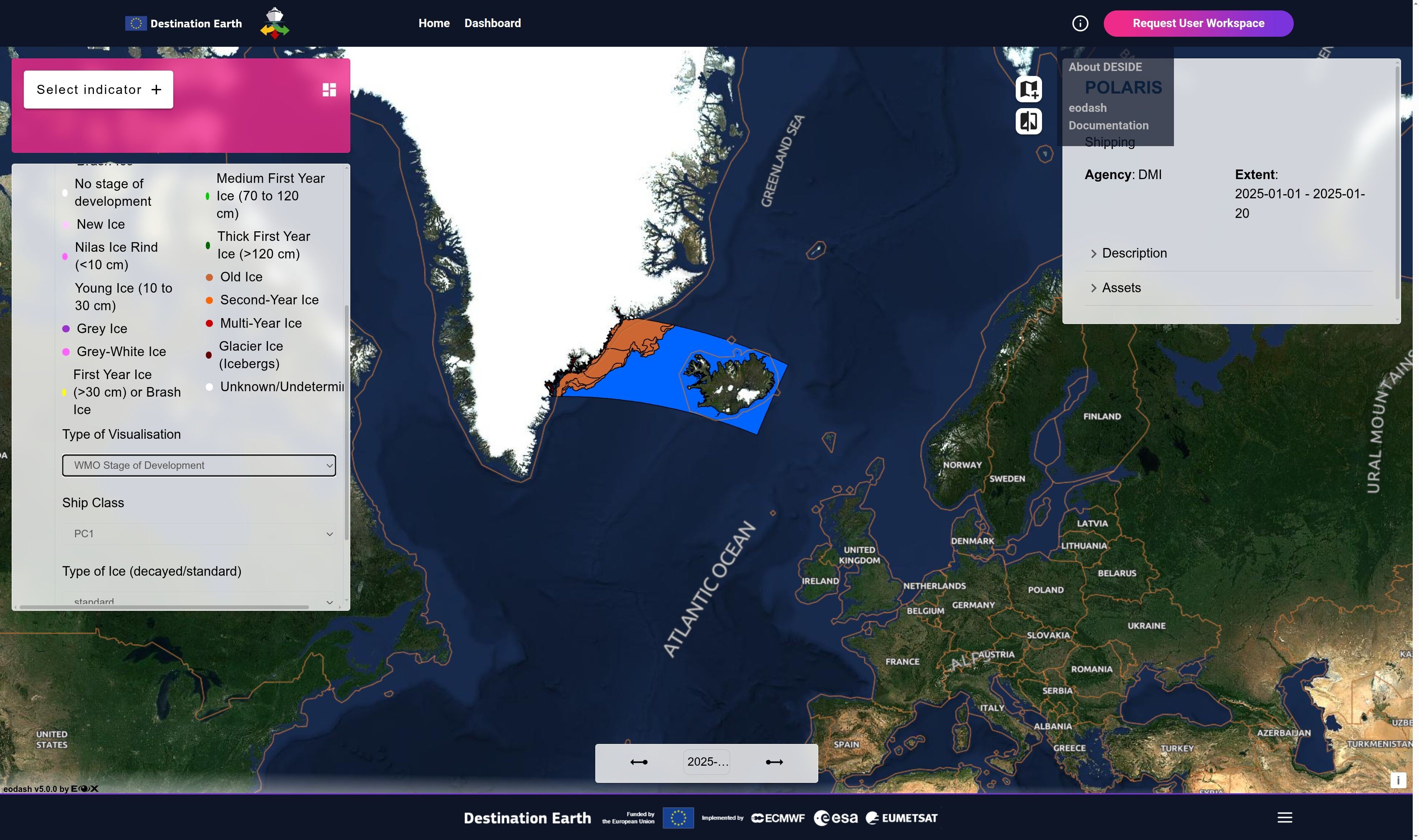The height and width of the screenshot is (840, 1419).
Task: Step to the previous date
Action: [638, 762]
